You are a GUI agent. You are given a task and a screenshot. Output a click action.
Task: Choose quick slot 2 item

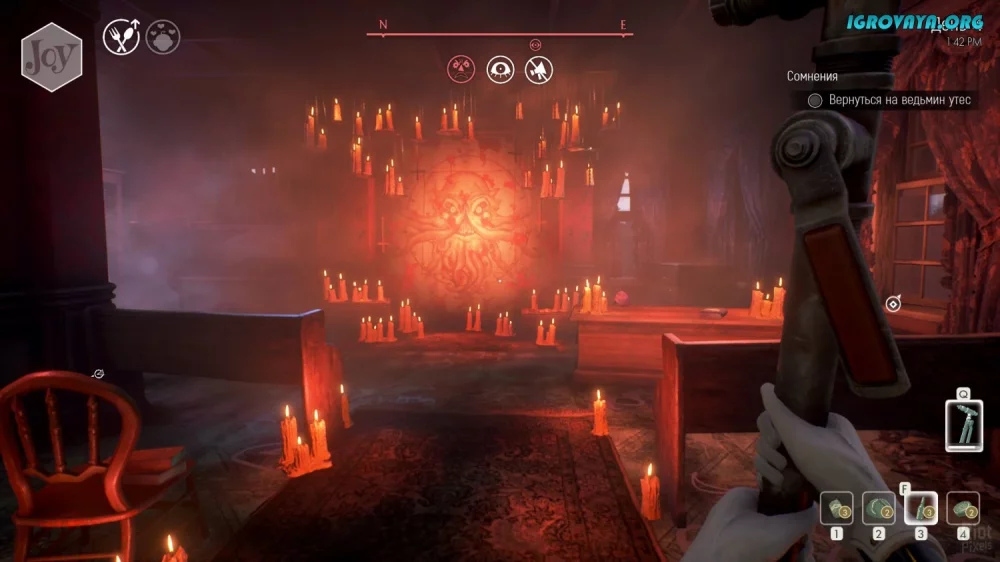click(x=879, y=509)
